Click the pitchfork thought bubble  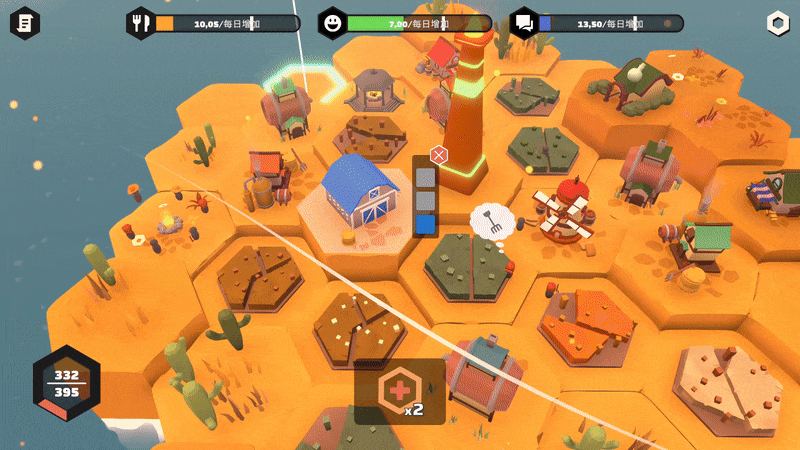(x=491, y=218)
